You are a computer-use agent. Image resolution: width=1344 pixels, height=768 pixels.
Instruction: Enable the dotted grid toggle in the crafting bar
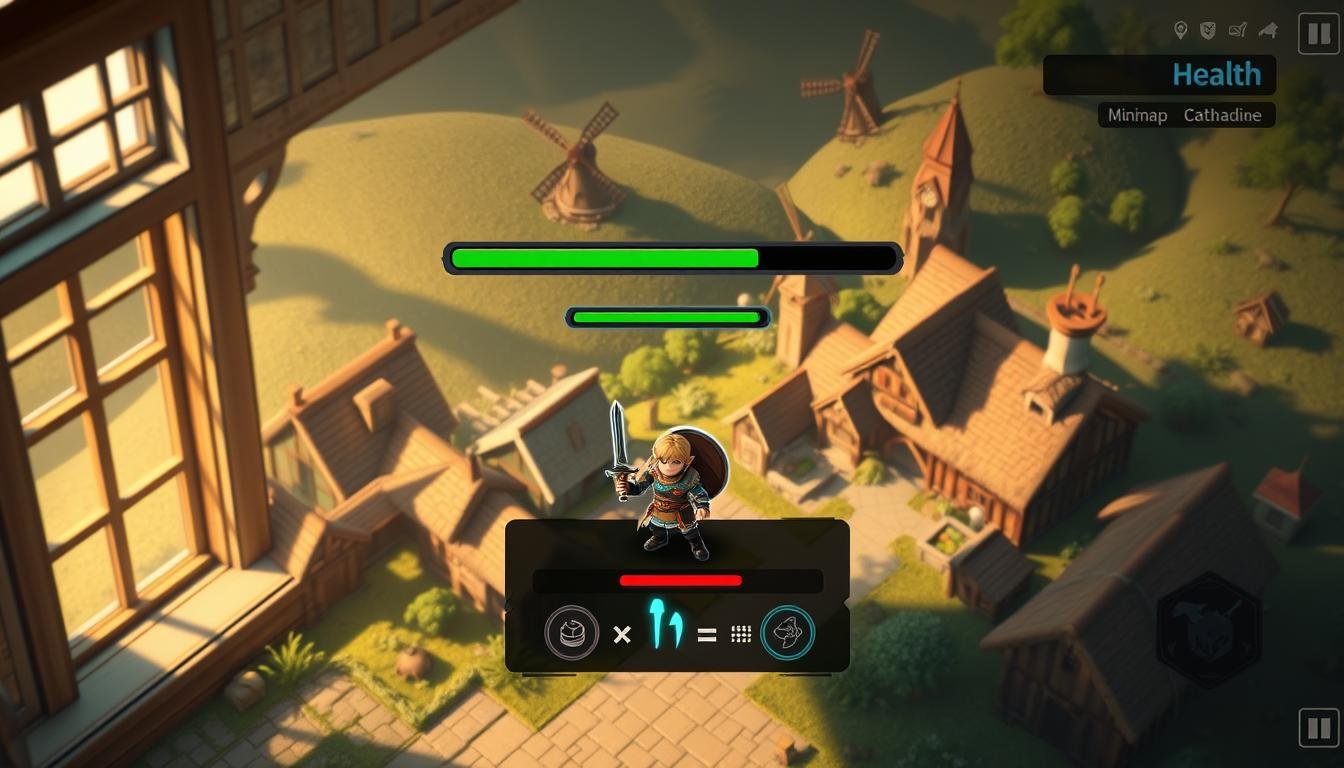pyautogui.click(x=740, y=632)
